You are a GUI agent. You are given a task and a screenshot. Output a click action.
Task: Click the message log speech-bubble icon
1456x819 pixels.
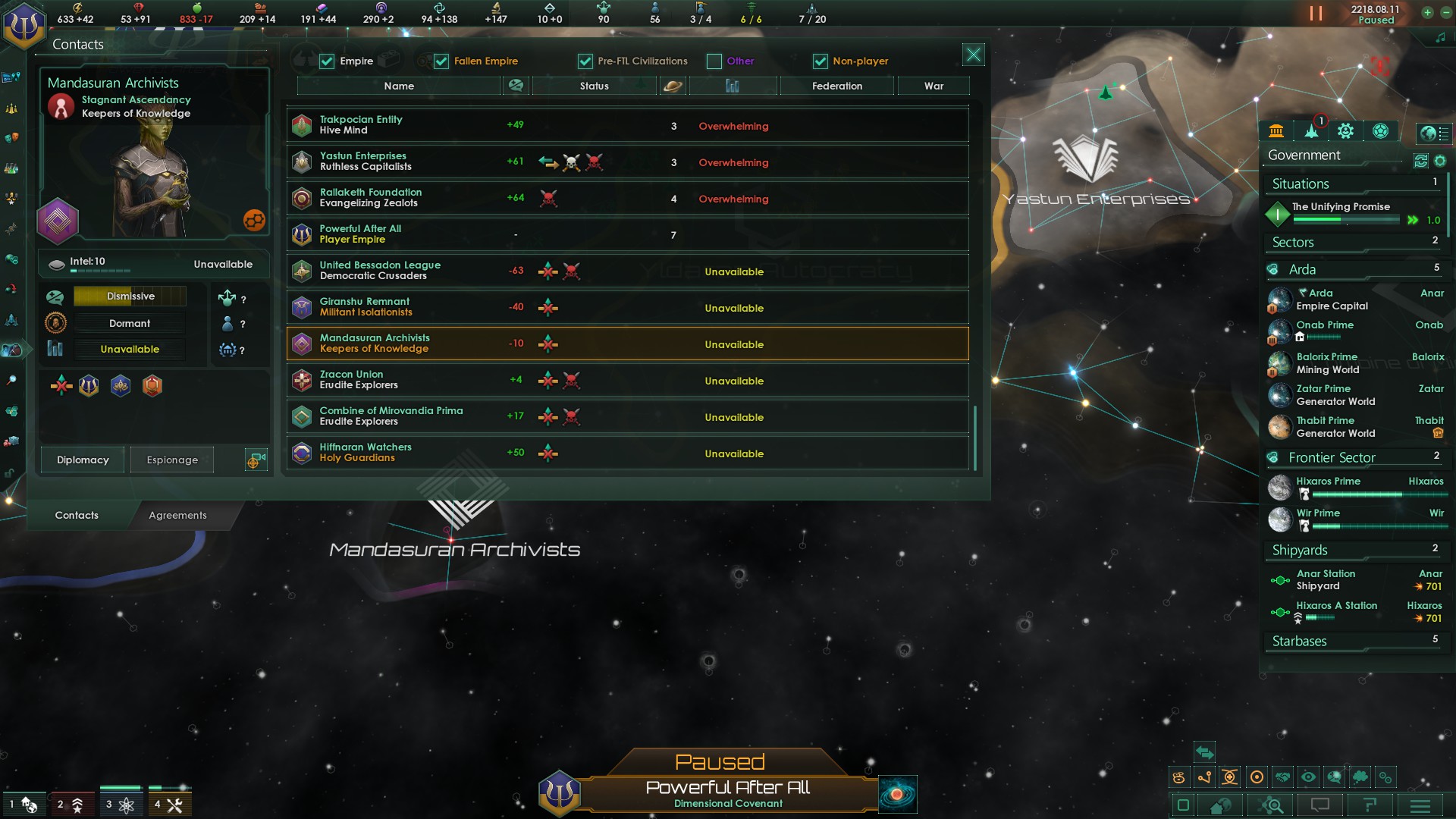1320,805
